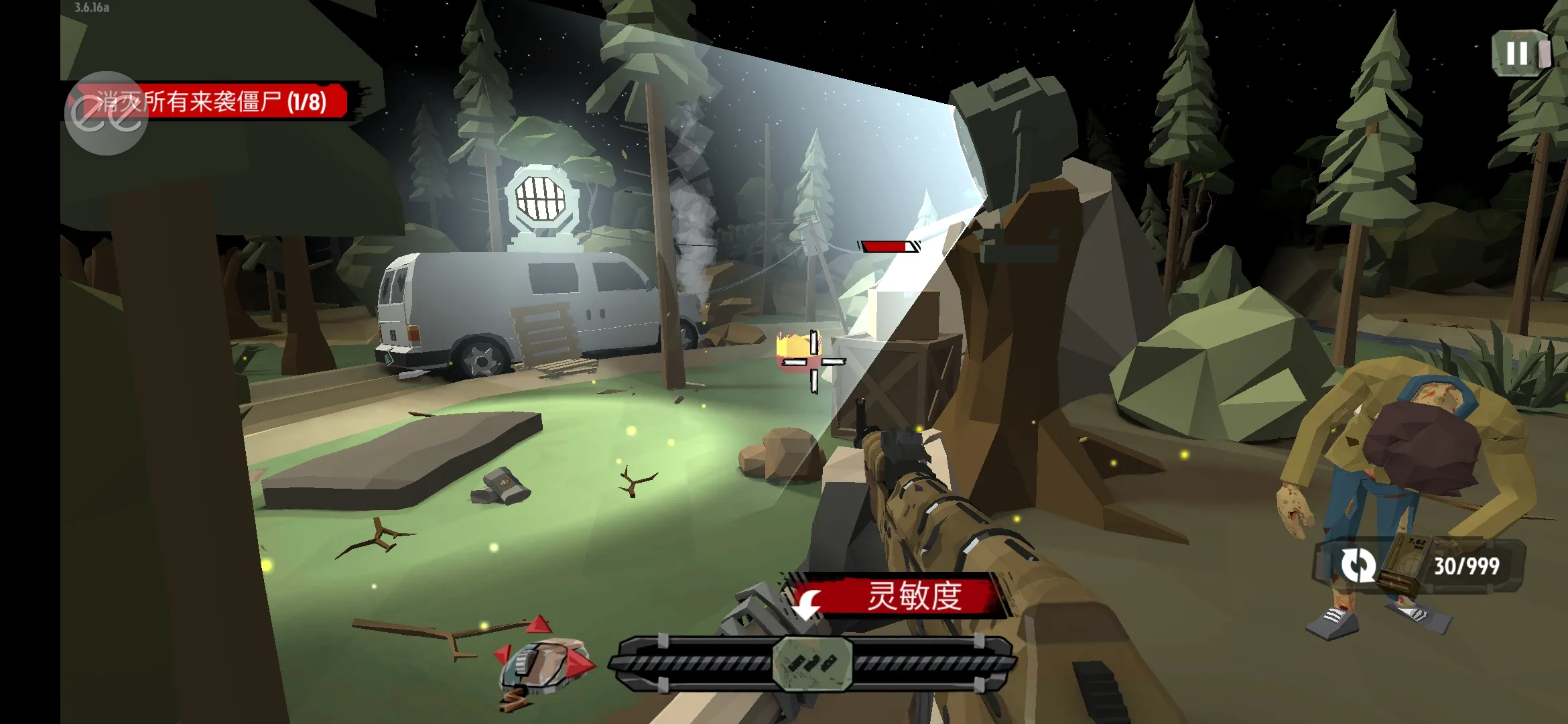Pause the game with the top-right button

[1518, 54]
